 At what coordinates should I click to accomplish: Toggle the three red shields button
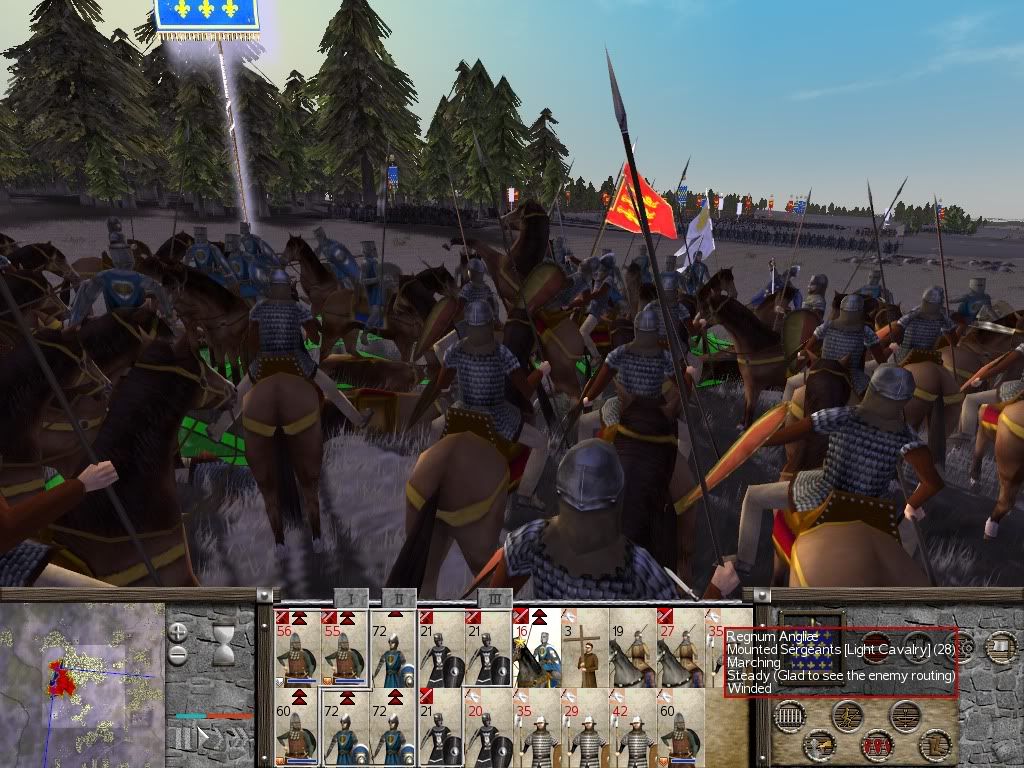[x=878, y=746]
